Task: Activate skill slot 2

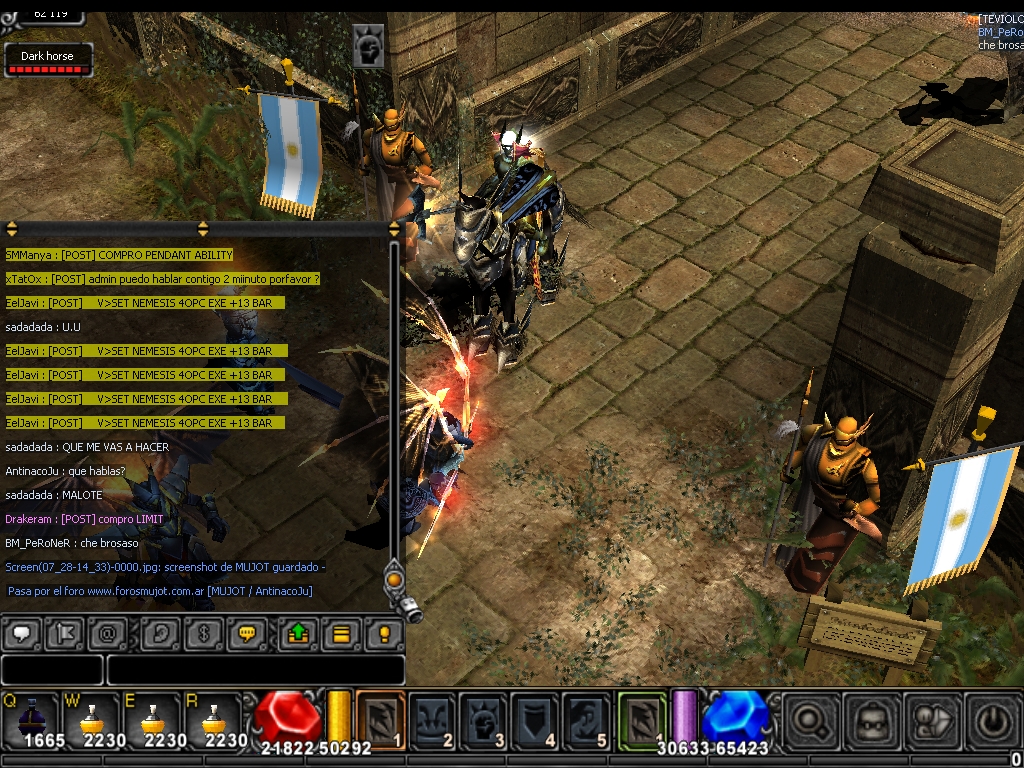Action: [x=432, y=720]
